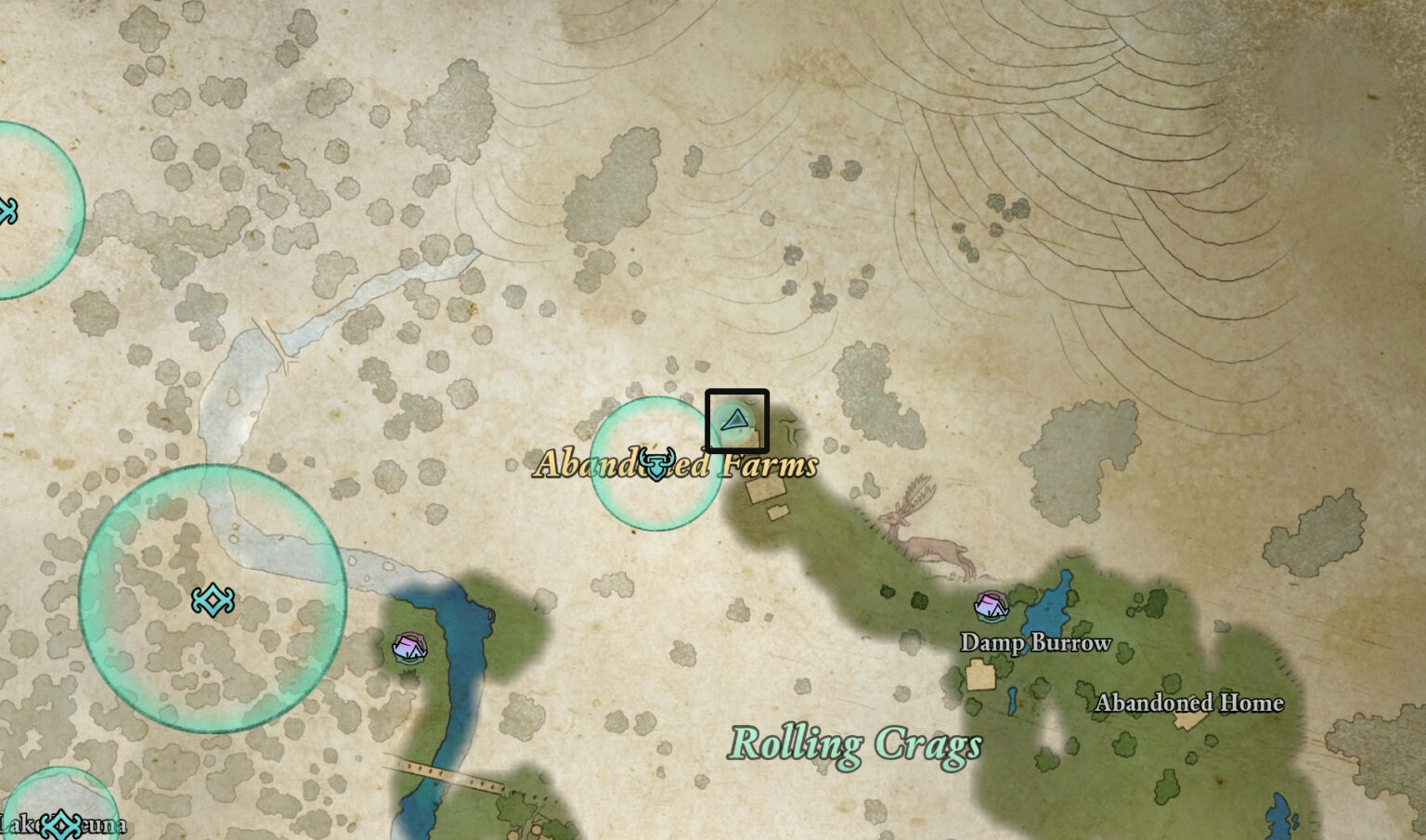Expand the Abandoned Home point of interest
1426x840 pixels.
[x=1189, y=719]
